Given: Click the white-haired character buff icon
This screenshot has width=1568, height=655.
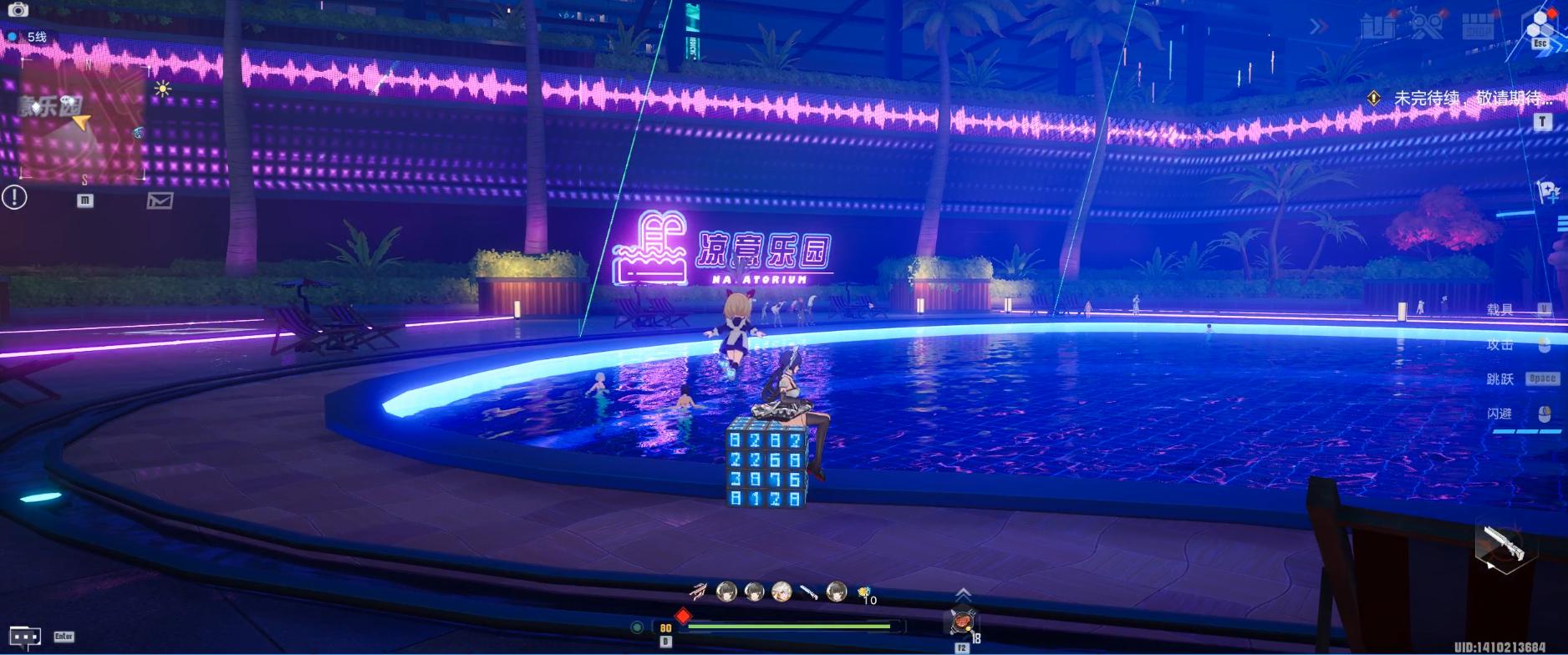Looking at the screenshot, I should 781,592.
